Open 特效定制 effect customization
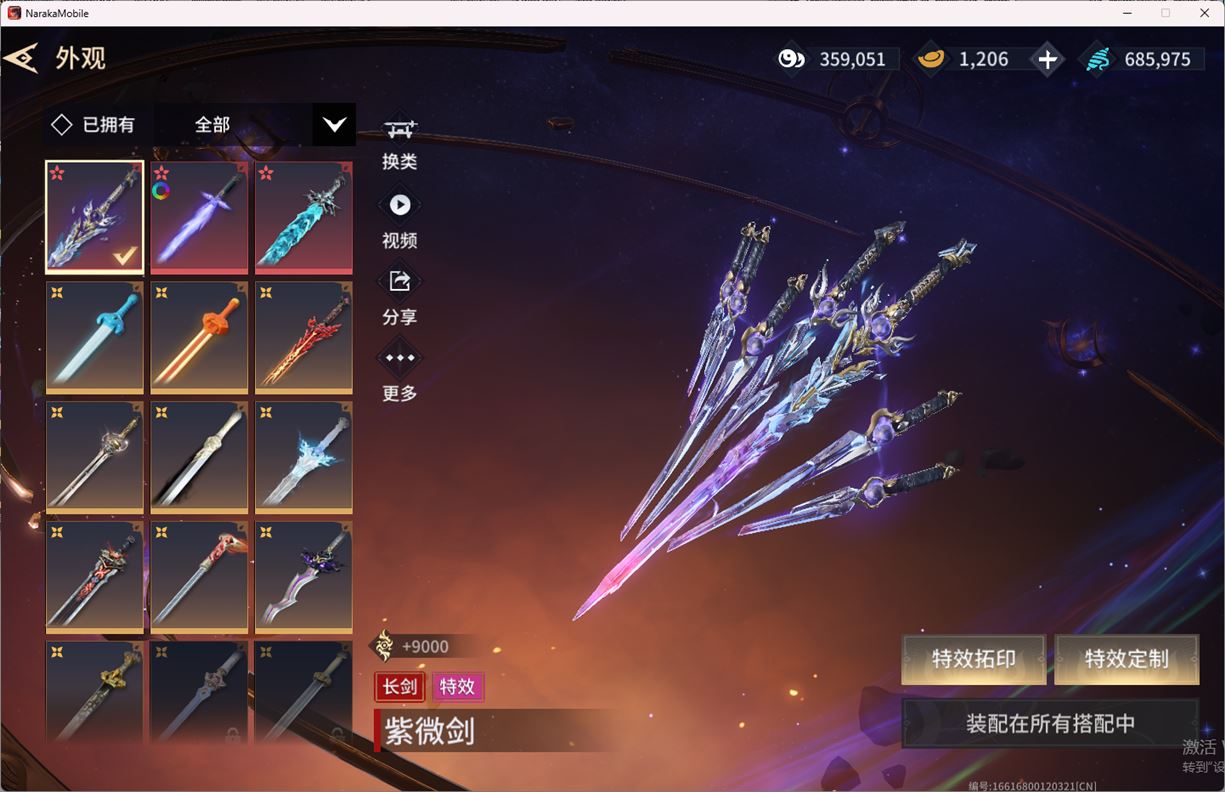The height and width of the screenshot is (792, 1225). tap(1126, 659)
